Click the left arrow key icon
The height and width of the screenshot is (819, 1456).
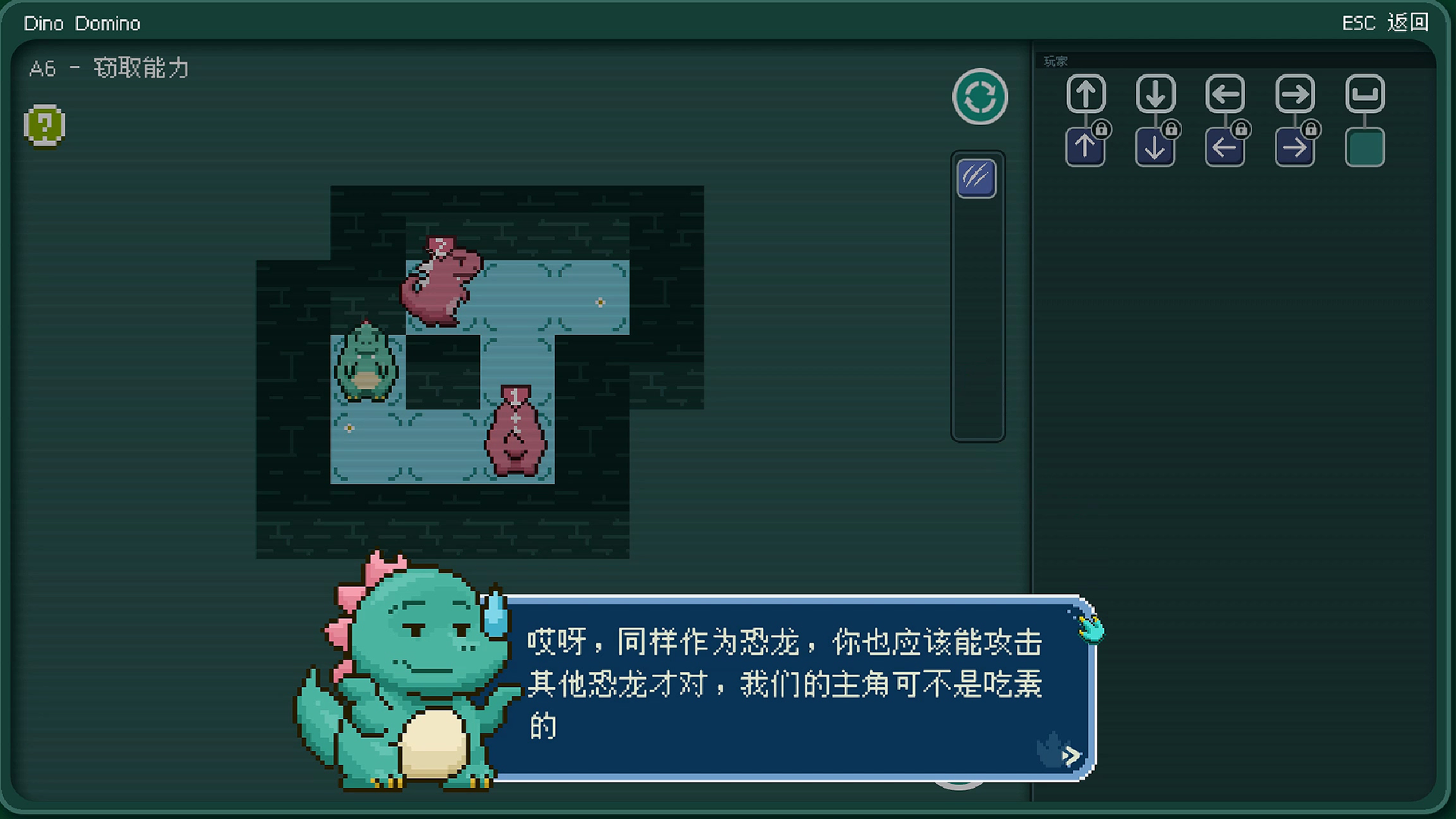pyautogui.click(x=1225, y=93)
